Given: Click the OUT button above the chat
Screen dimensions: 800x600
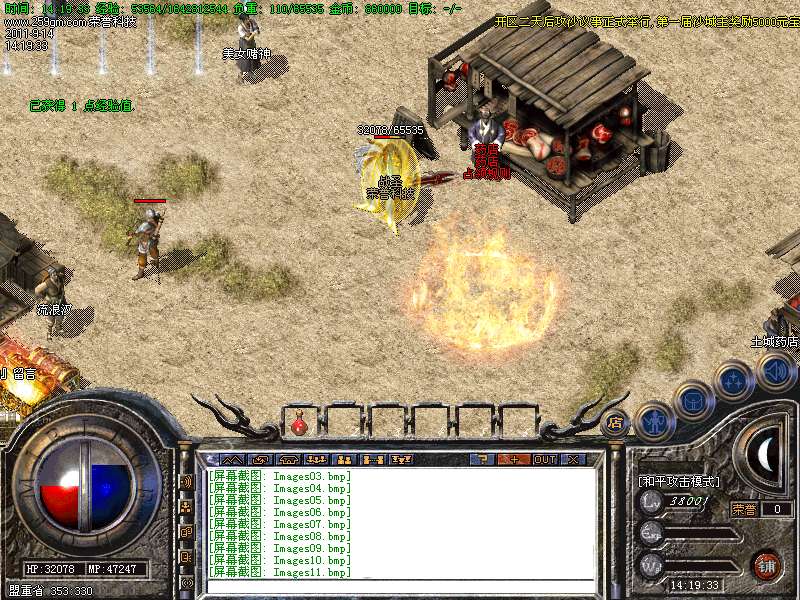Looking at the screenshot, I should pyautogui.click(x=544, y=459).
